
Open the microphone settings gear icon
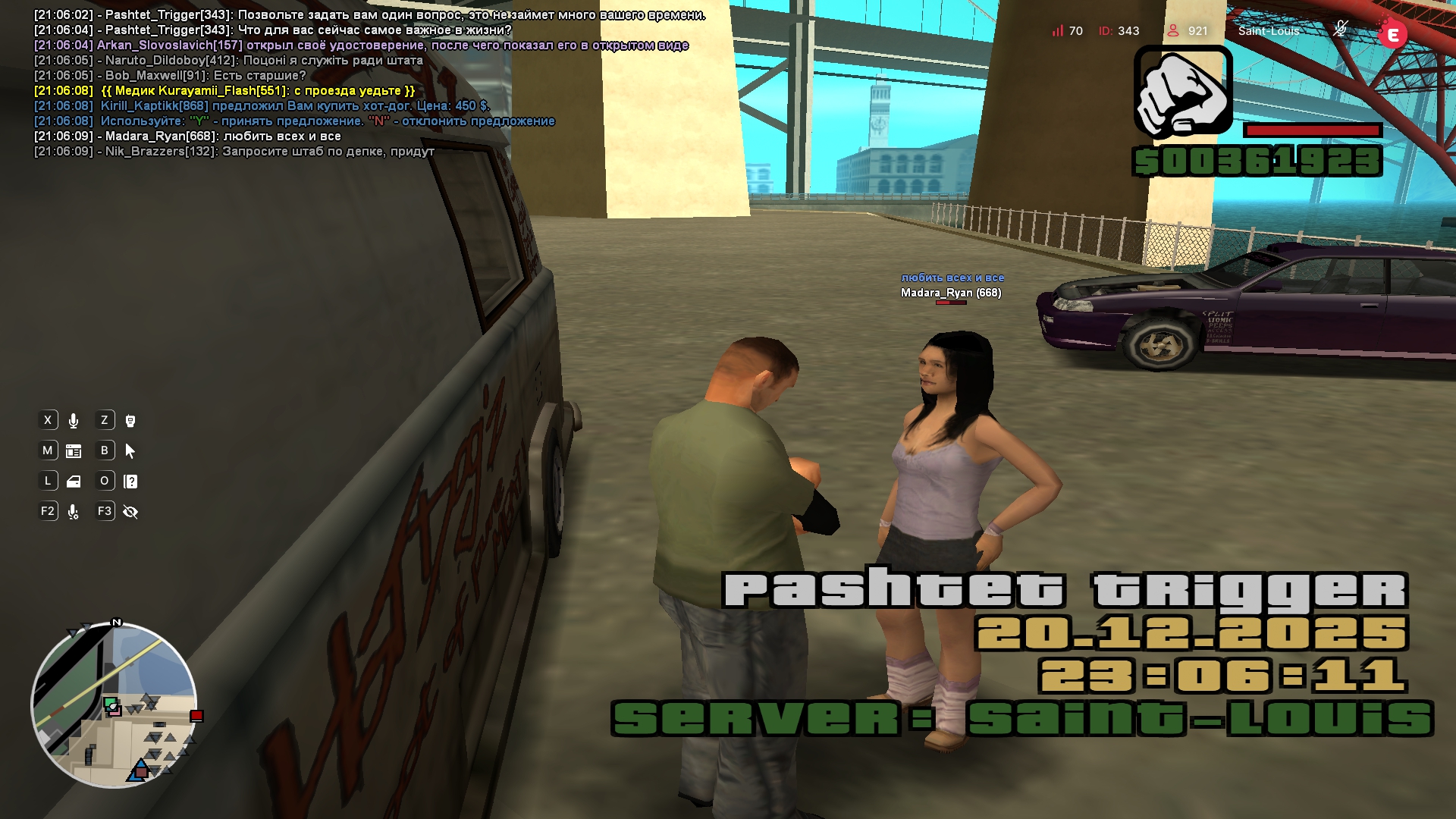pyautogui.click(x=74, y=512)
